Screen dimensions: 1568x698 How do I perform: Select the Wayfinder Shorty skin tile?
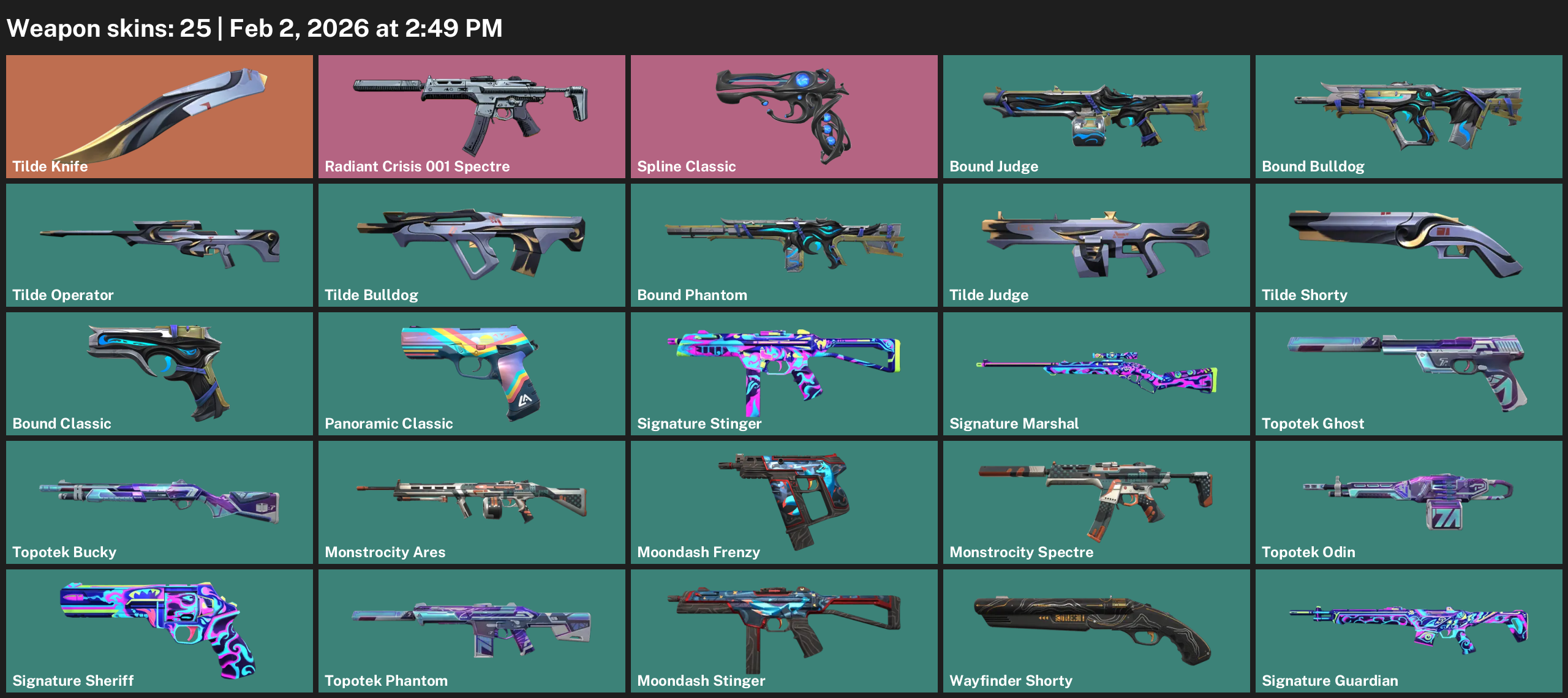(x=1096, y=631)
